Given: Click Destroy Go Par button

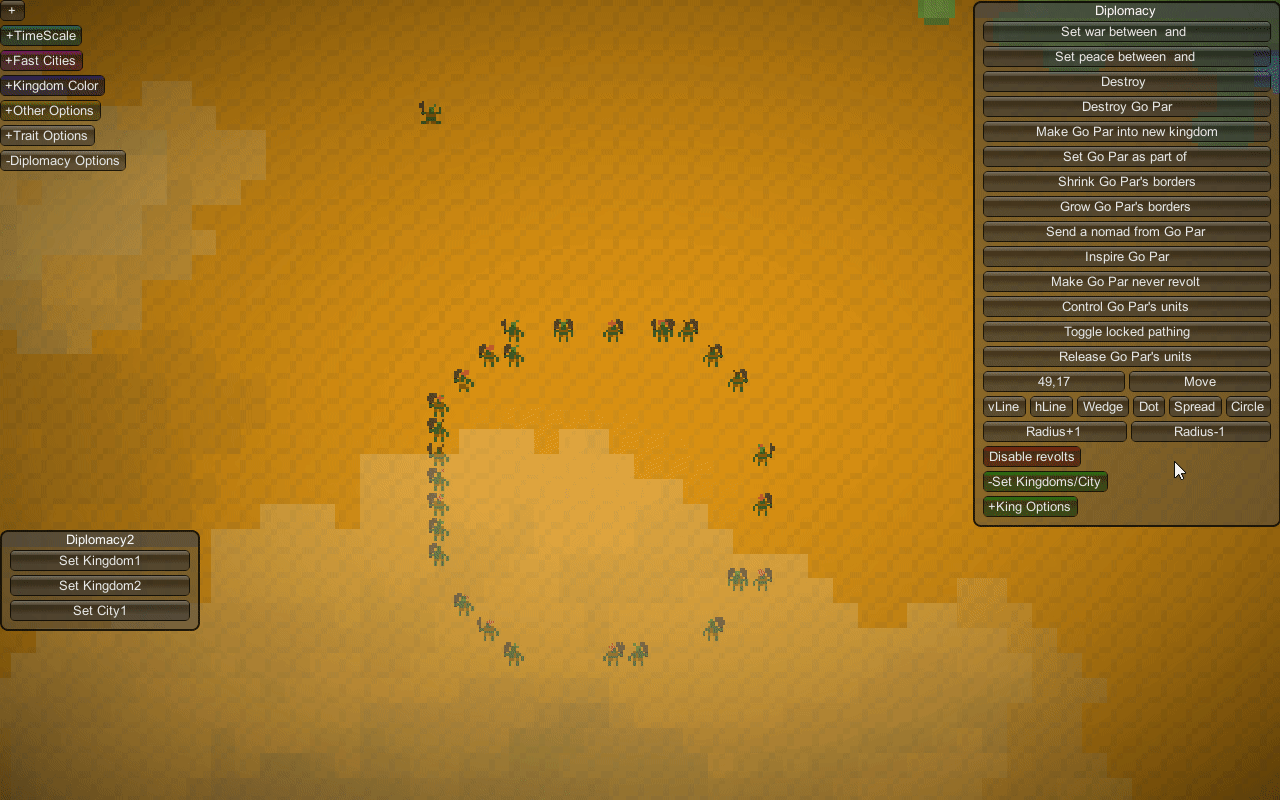Looking at the screenshot, I should coord(1126,107).
